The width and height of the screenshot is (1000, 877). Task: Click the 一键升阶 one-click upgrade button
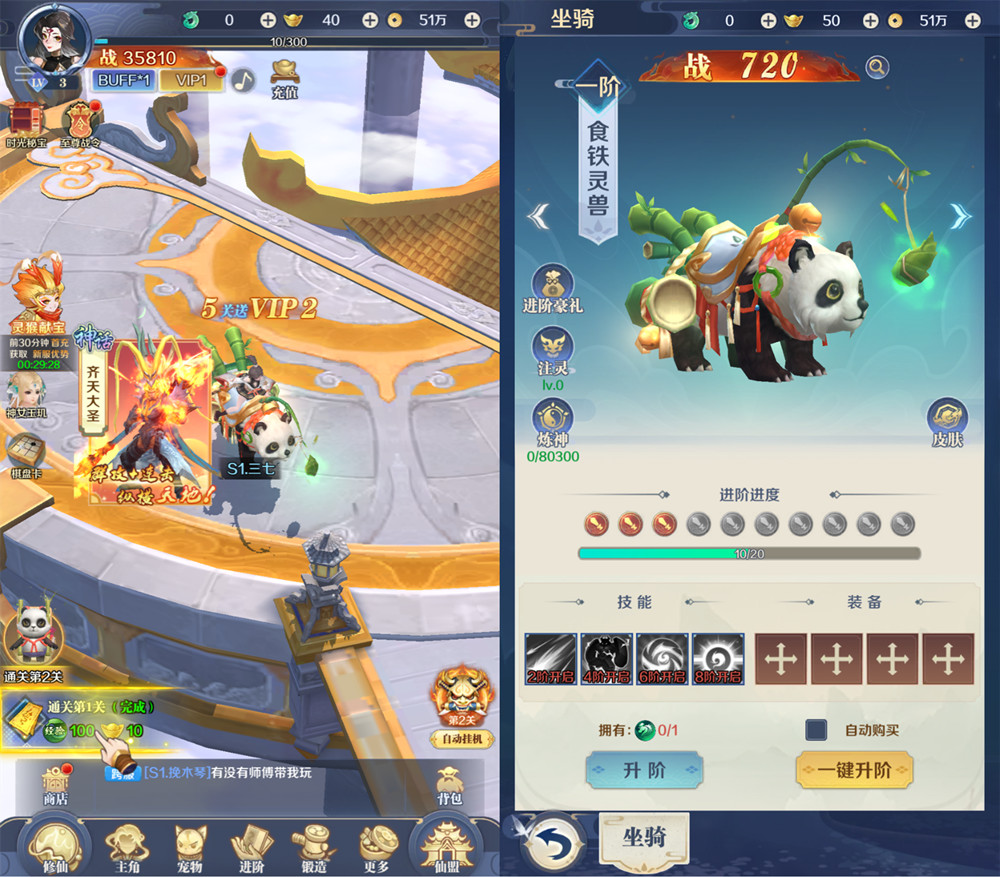click(x=854, y=771)
